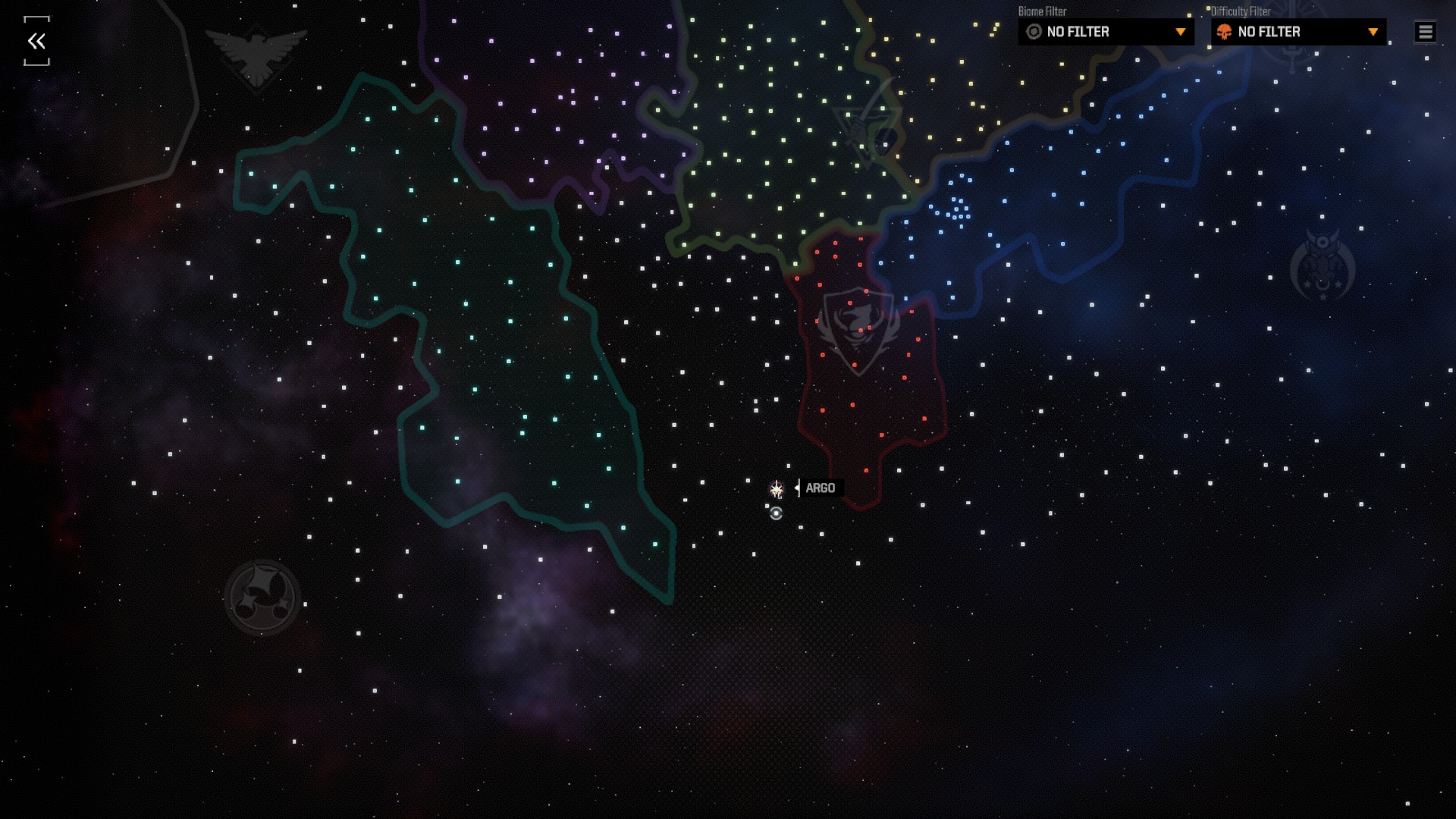Click the globe icon inside the Biome Filter
Viewport: 1456px width, 819px height.
1034,32
